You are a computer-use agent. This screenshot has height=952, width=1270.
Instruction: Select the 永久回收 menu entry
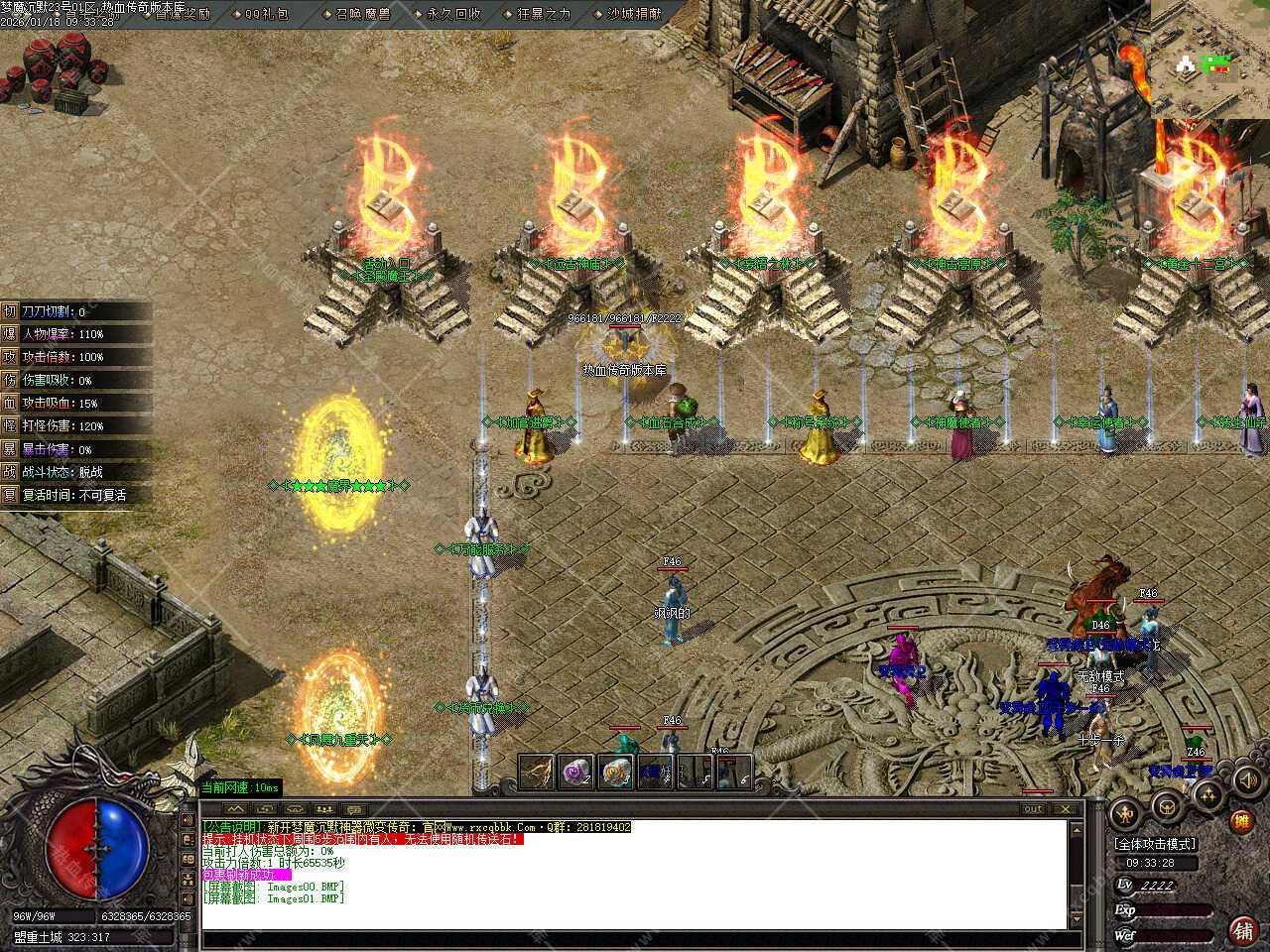pyautogui.click(x=453, y=14)
